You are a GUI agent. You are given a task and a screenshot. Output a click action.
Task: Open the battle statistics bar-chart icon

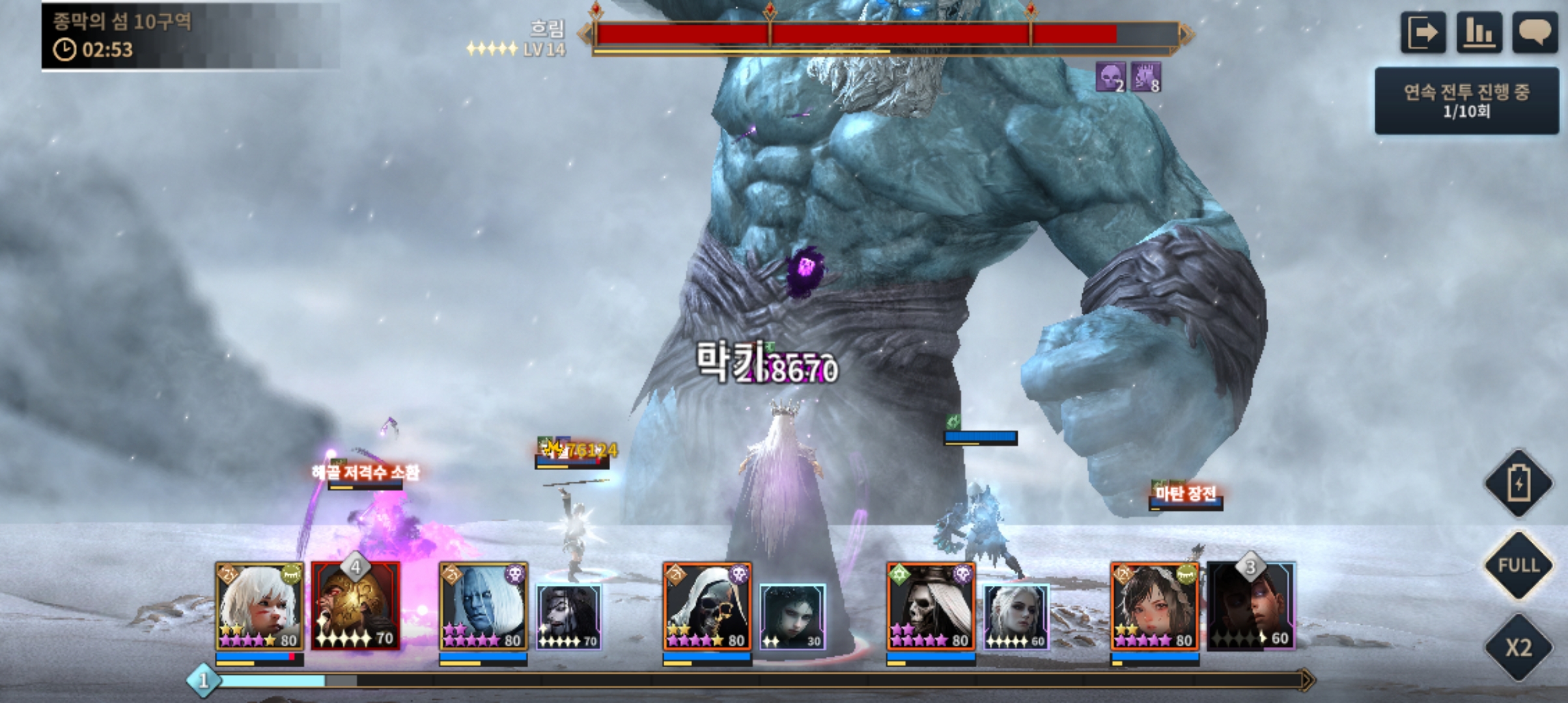1479,33
